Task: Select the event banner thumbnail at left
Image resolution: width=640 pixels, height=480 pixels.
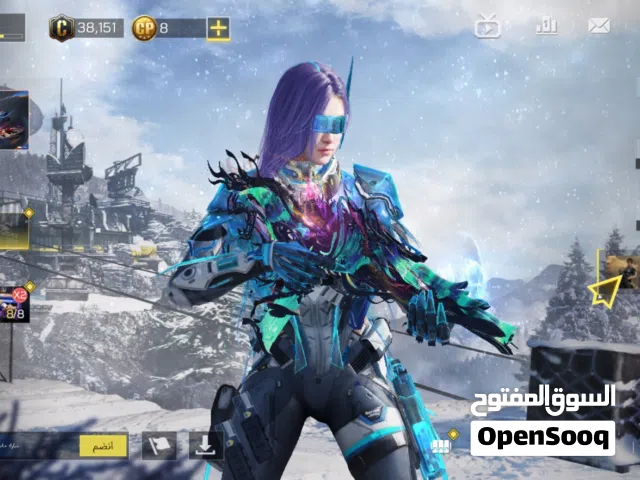Action: click(x=14, y=118)
